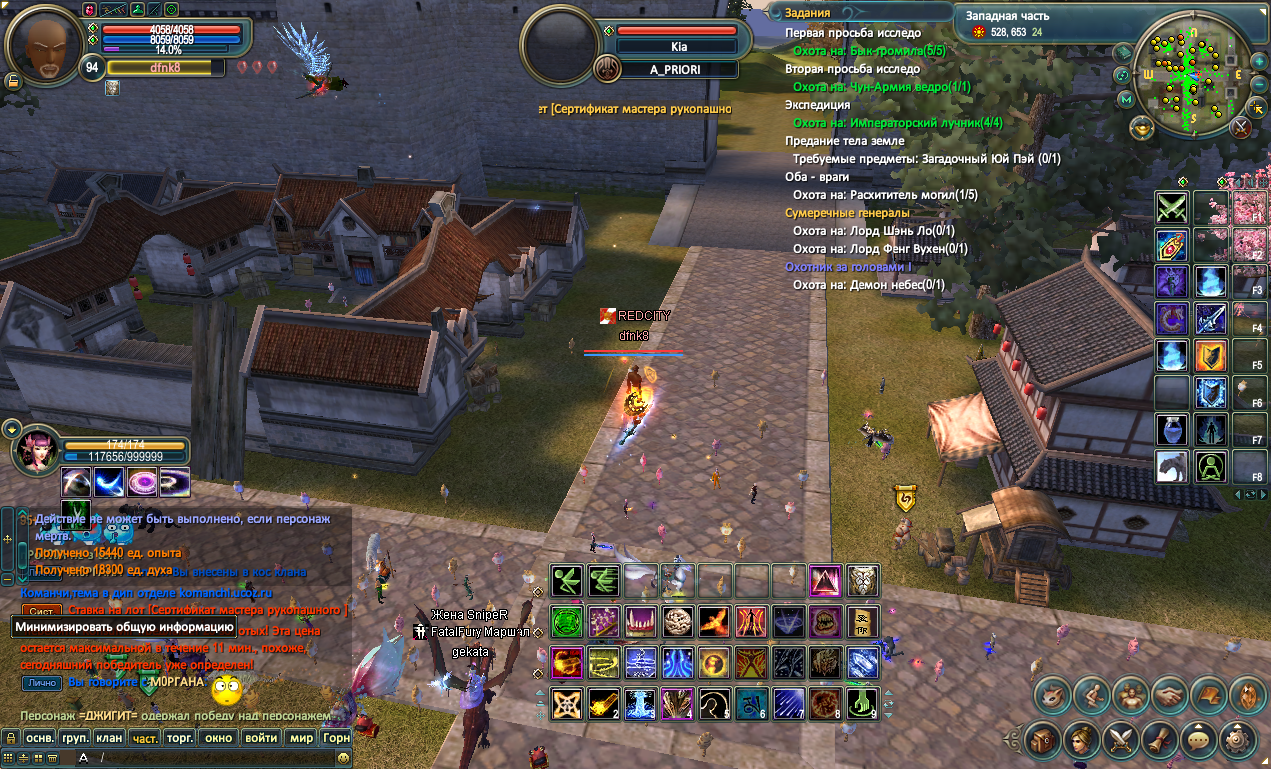Use the skill in hotbar slot 9
Viewport: 1271px width, 769px height.
(864, 704)
